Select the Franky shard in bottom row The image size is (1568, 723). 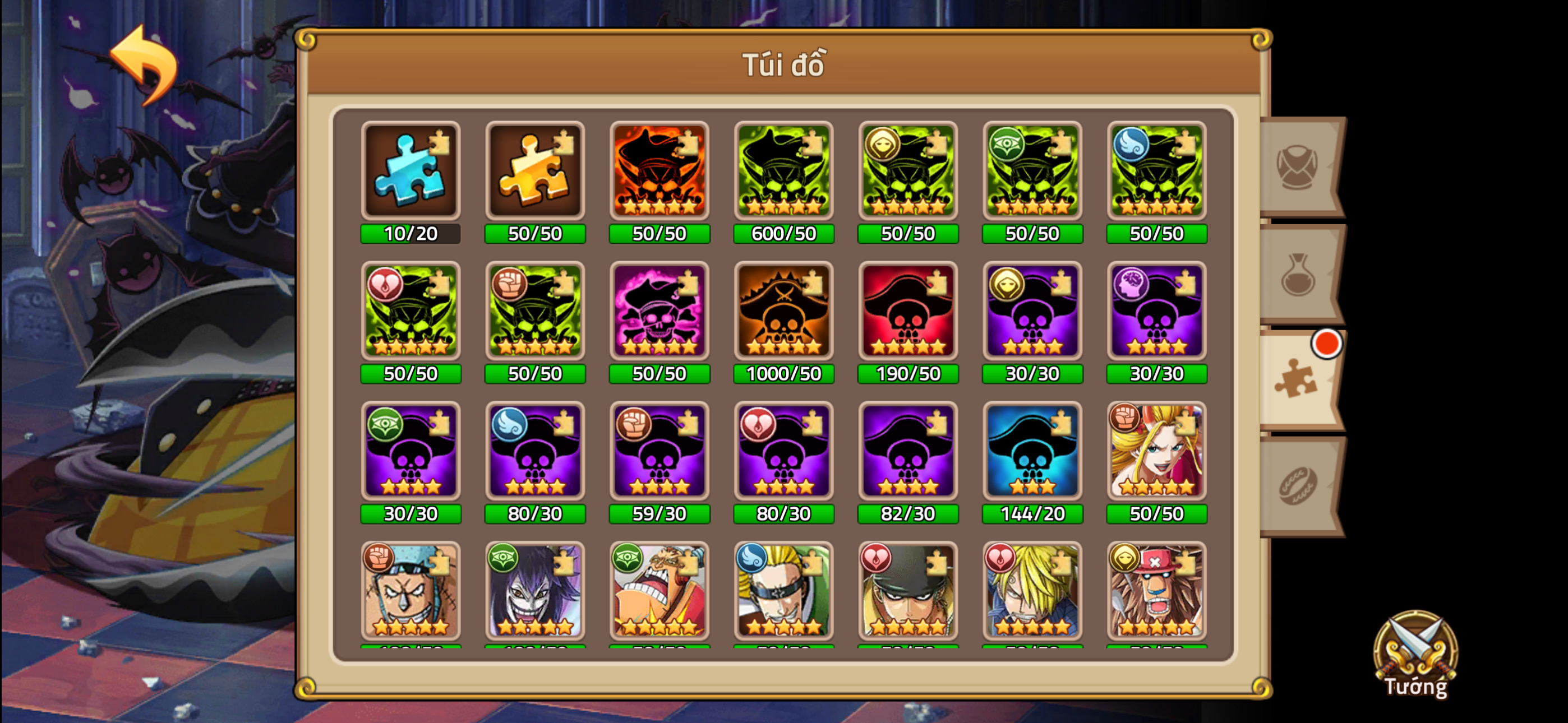click(x=411, y=594)
